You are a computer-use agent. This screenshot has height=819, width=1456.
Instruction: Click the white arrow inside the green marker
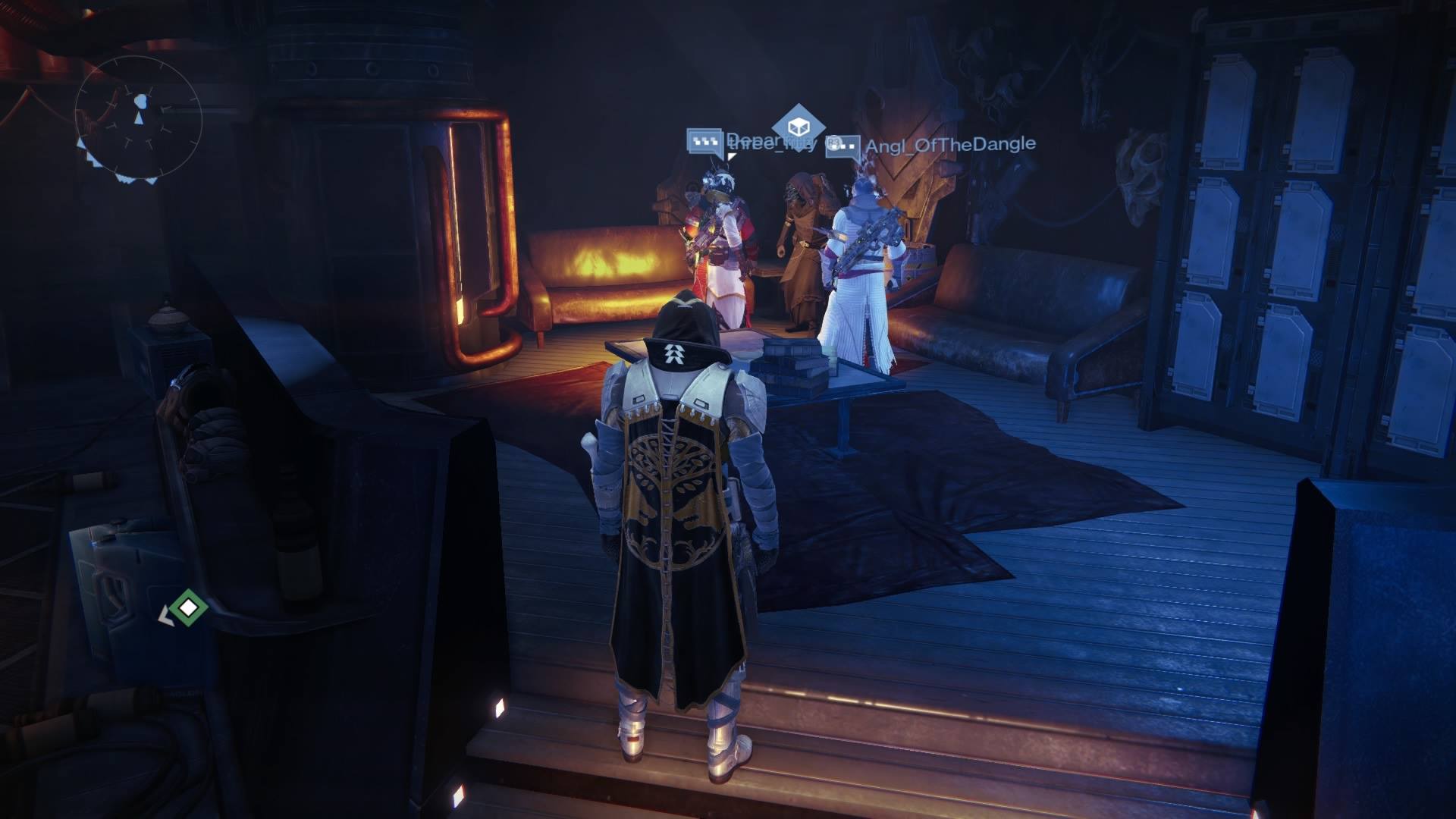click(188, 608)
